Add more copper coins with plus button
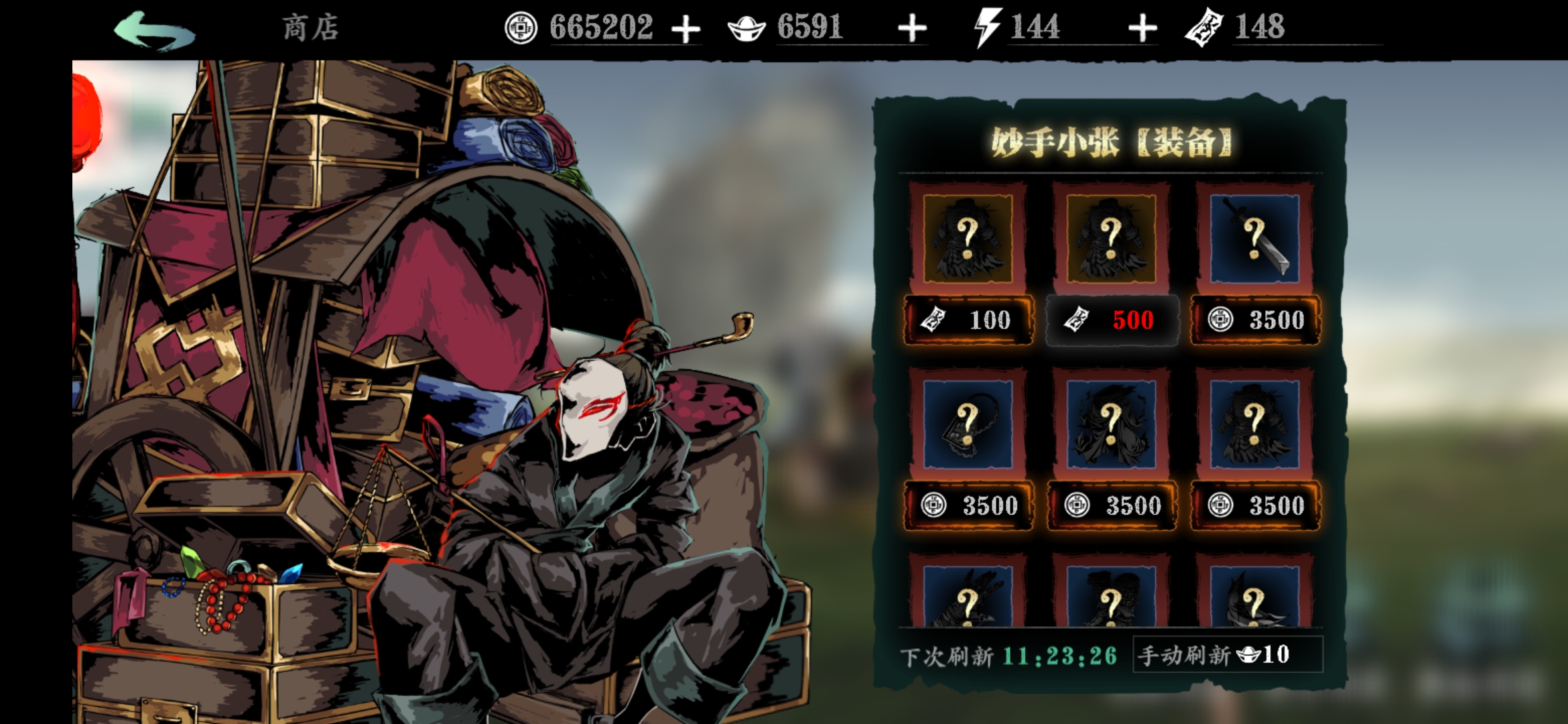 685,29
